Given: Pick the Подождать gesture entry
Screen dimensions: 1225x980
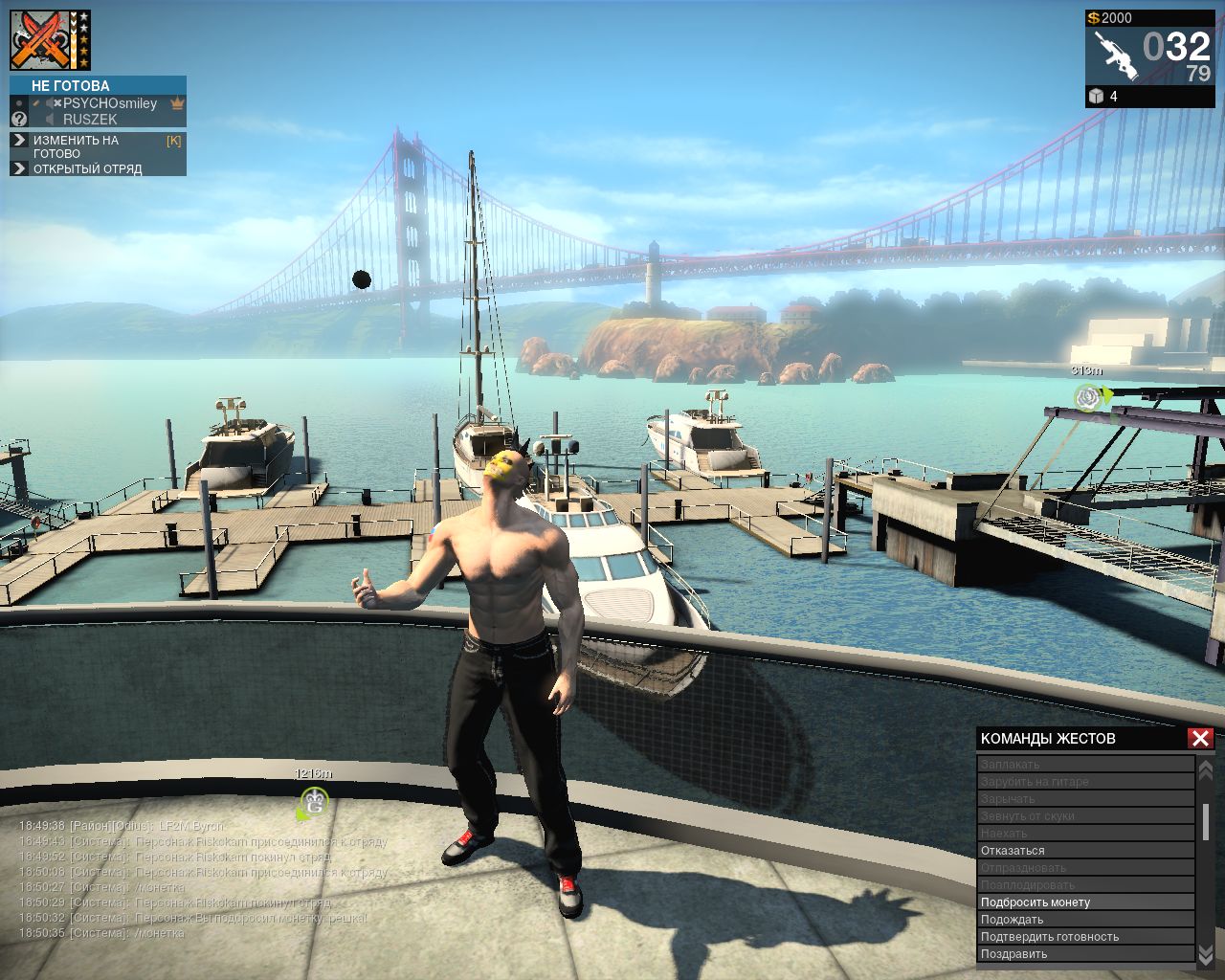Looking at the screenshot, I should 1012,920.
